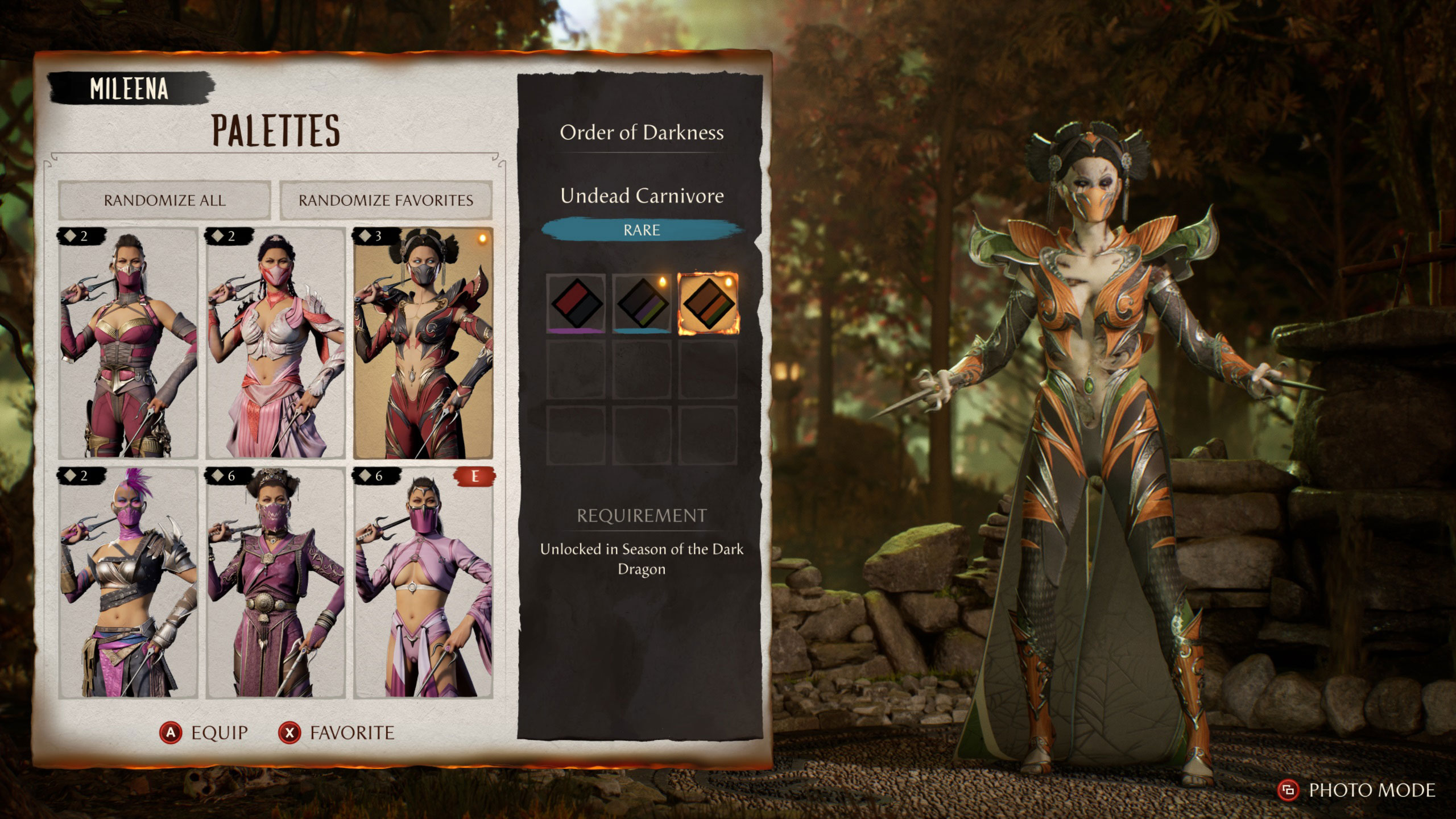Click the blue RARE rarity banner
Viewport: 1456px width, 819px height.
tap(643, 230)
